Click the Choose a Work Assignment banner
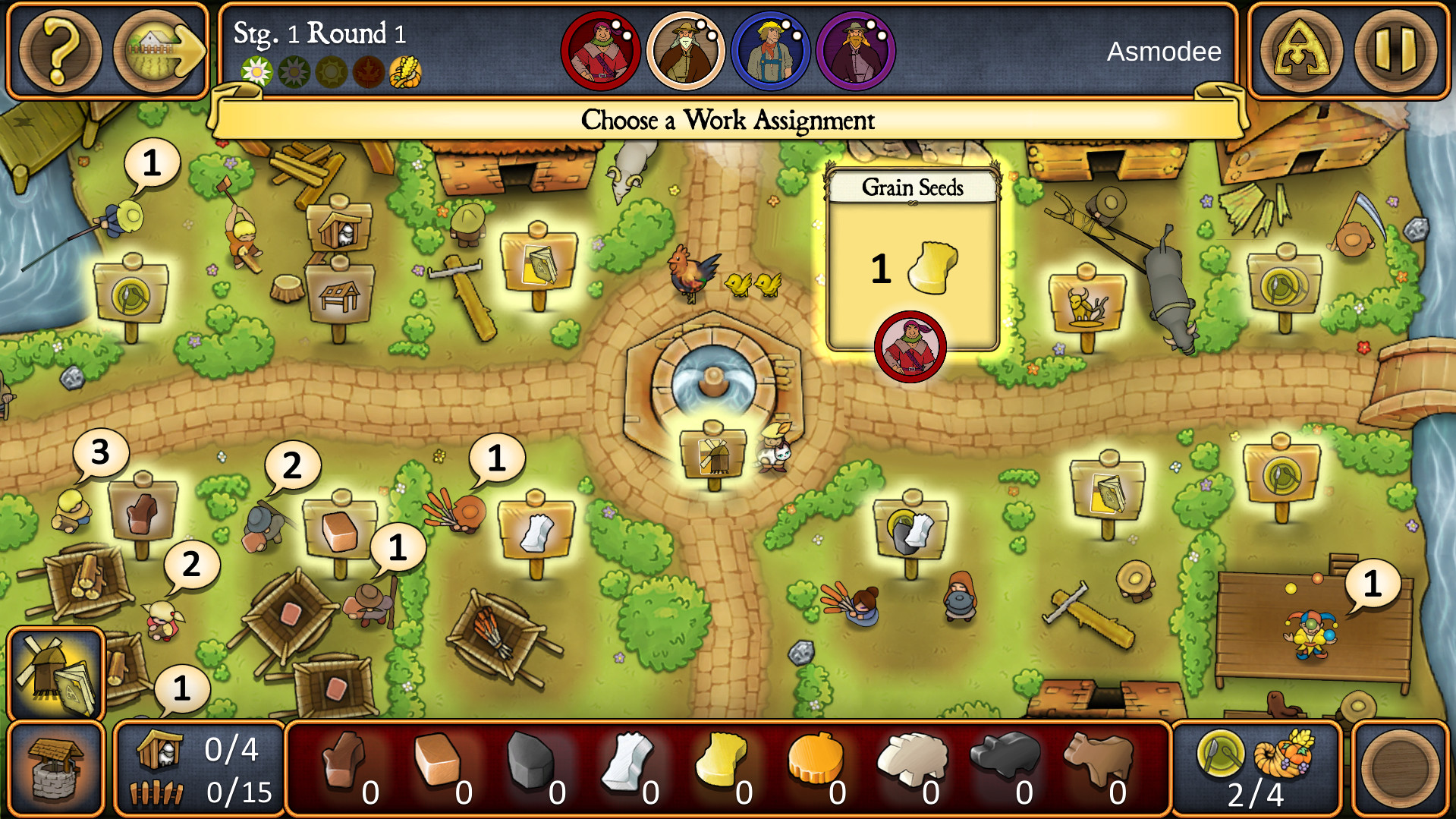1456x819 pixels. tap(727, 120)
